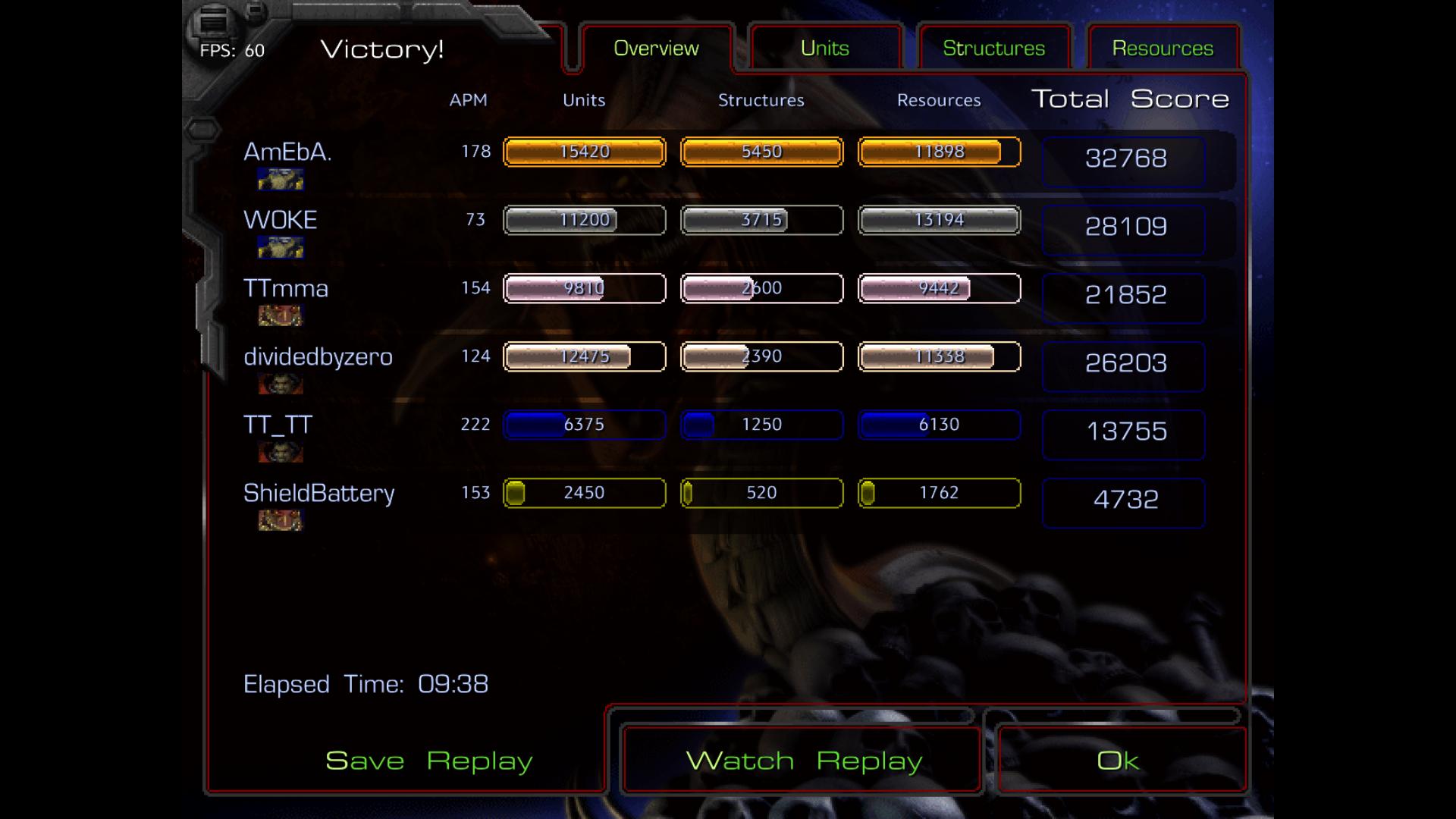Watch the replay now
The height and width of the screenshot is (819, 1456).
pyautogui.click(x=804, y=761)
